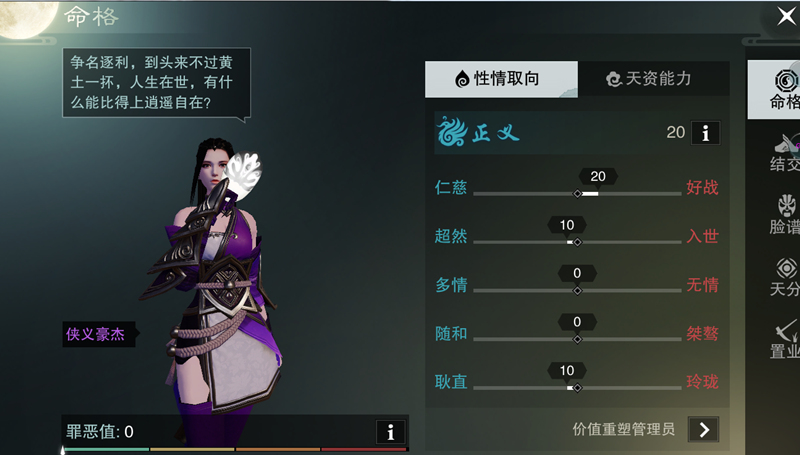Viewport: 800px width, 455px height.
Task: Select the 多情–无情 slider handle
Action: pyautogui.click(x=577, y=290)
